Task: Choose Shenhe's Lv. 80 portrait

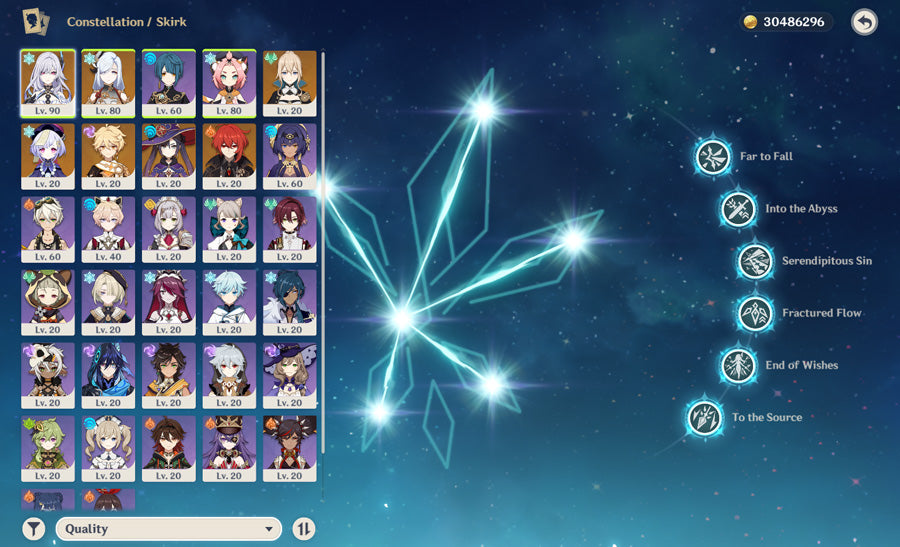Action: [x=108, y=84]
